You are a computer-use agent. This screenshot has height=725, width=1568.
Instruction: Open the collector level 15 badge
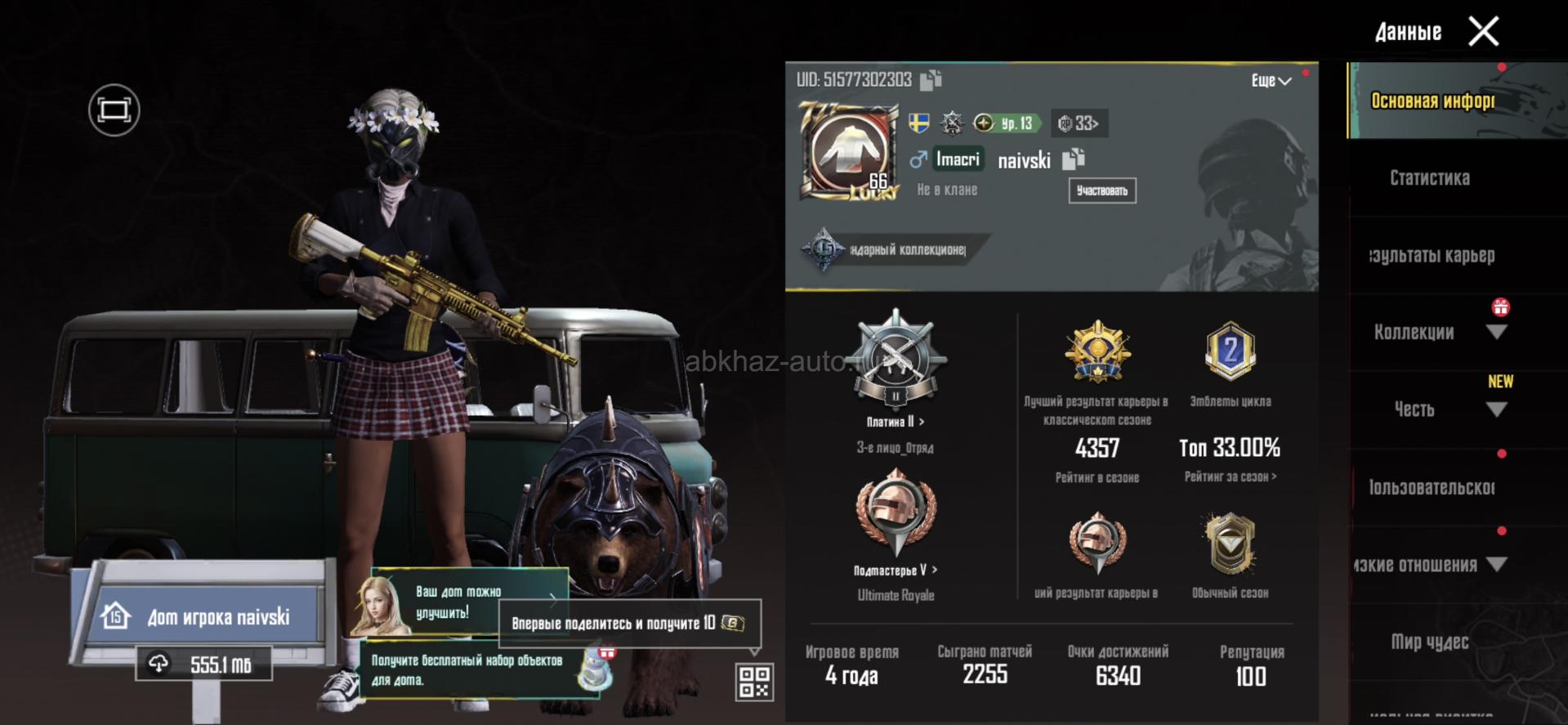(x=823, y=249)
